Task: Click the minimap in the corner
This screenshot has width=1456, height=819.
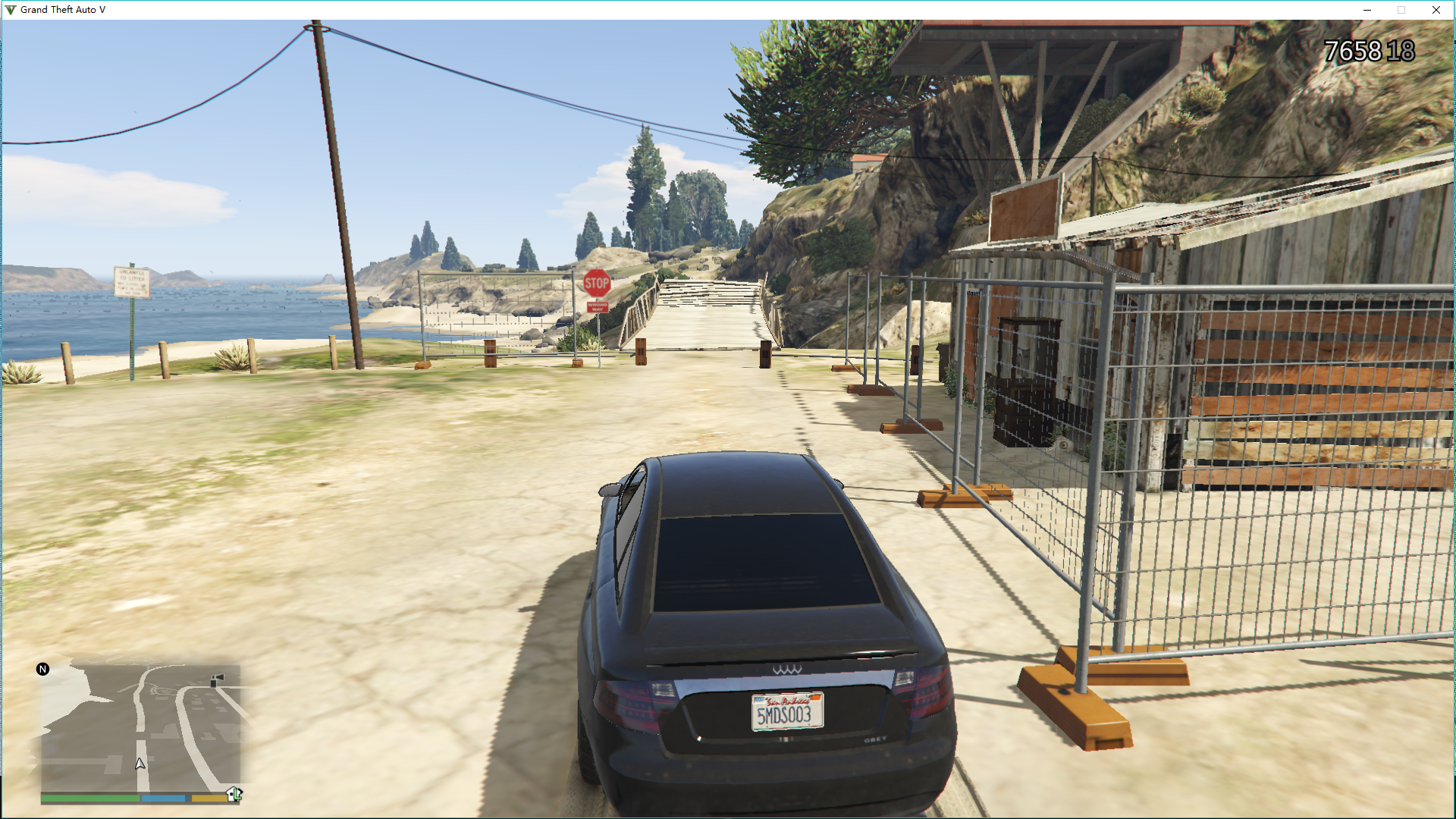Action: click(140, 728)
